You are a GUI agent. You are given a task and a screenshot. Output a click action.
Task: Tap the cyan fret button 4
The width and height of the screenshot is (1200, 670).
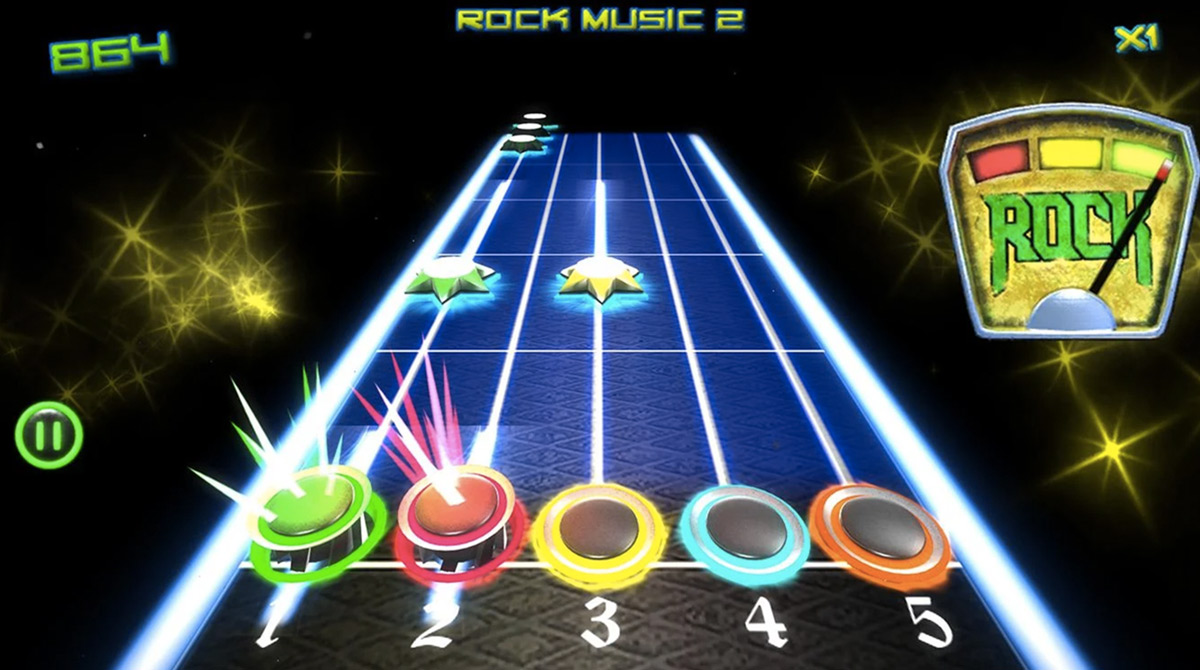point(743,523)
